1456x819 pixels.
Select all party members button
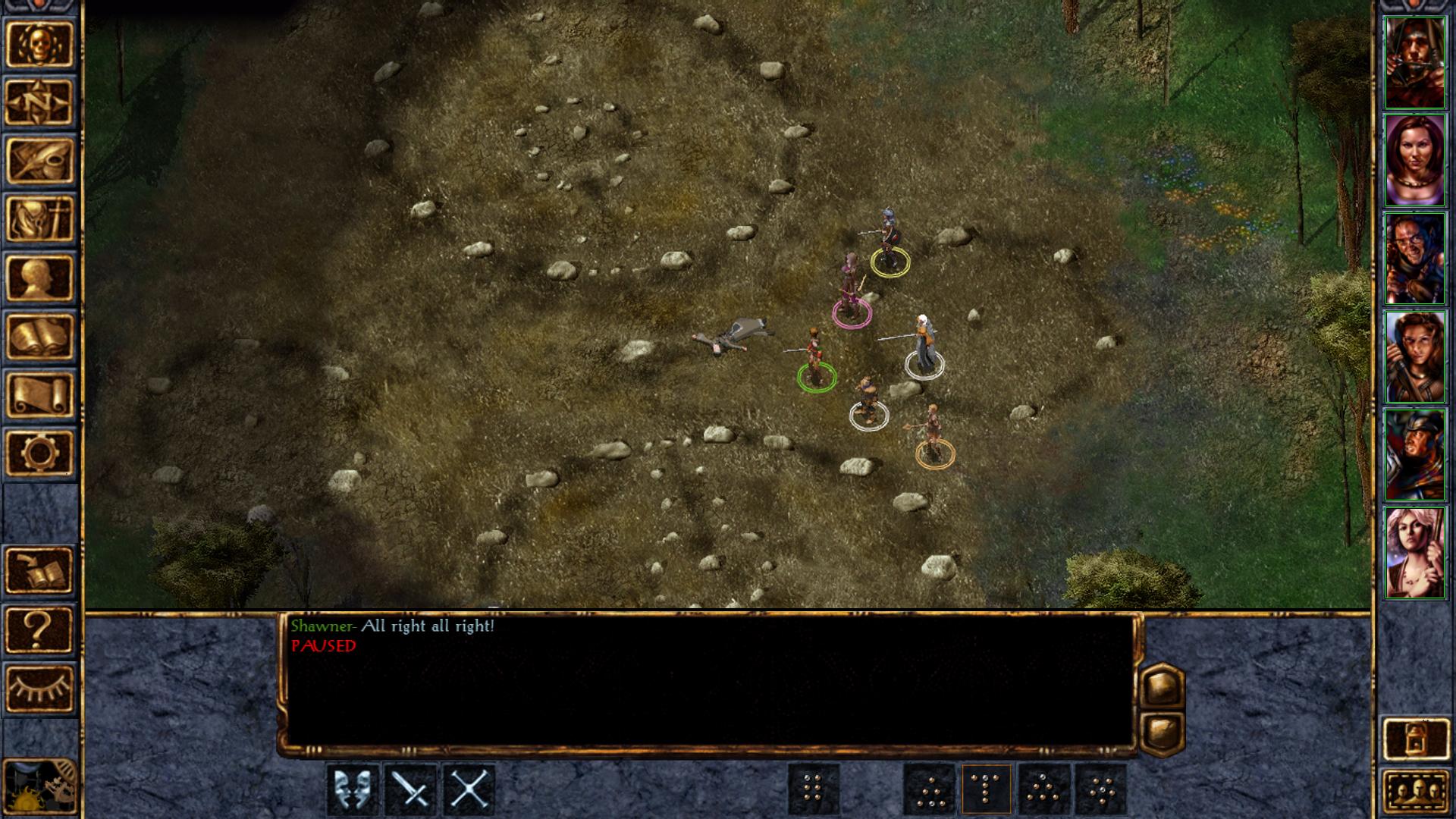[1415, 791]
